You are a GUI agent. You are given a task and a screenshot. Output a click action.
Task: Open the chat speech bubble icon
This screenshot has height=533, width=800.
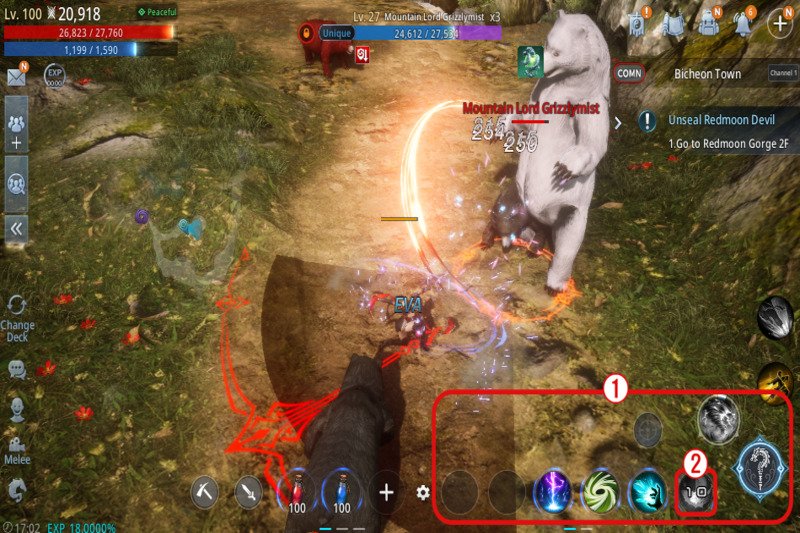pos(17,369)
